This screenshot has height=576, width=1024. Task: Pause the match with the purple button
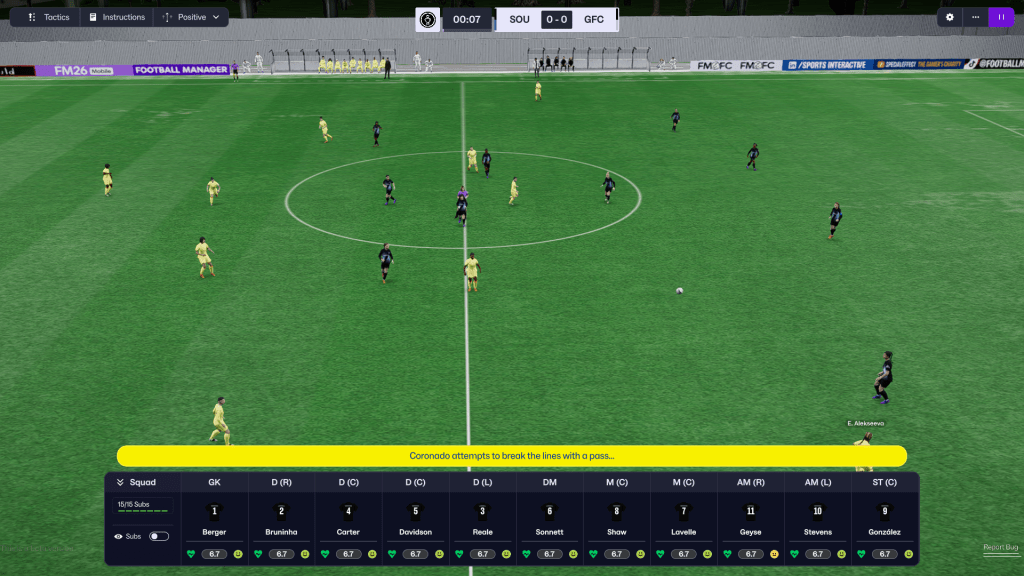click(1001, 17)
